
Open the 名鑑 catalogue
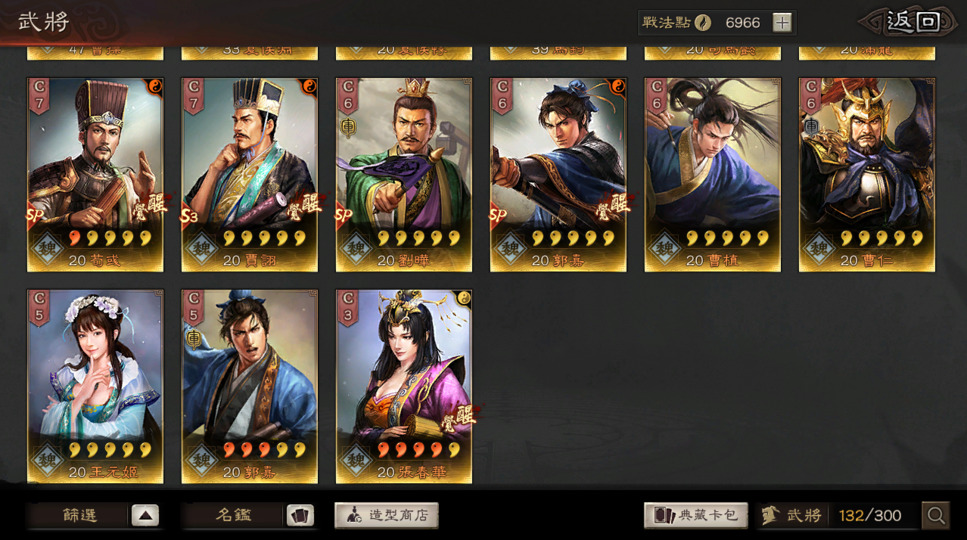tap(249, 516)
